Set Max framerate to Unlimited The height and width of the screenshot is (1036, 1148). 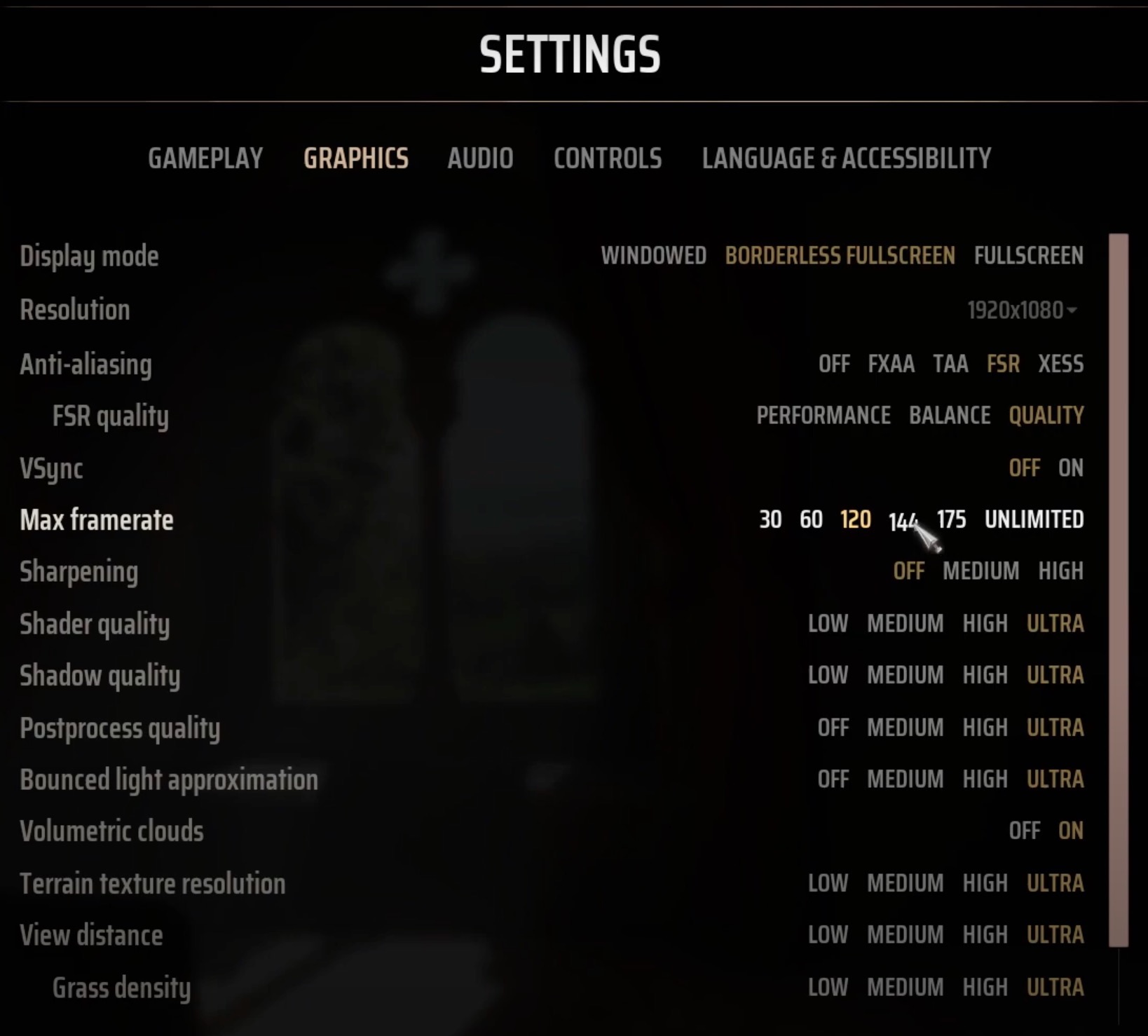coord(1034,519)
